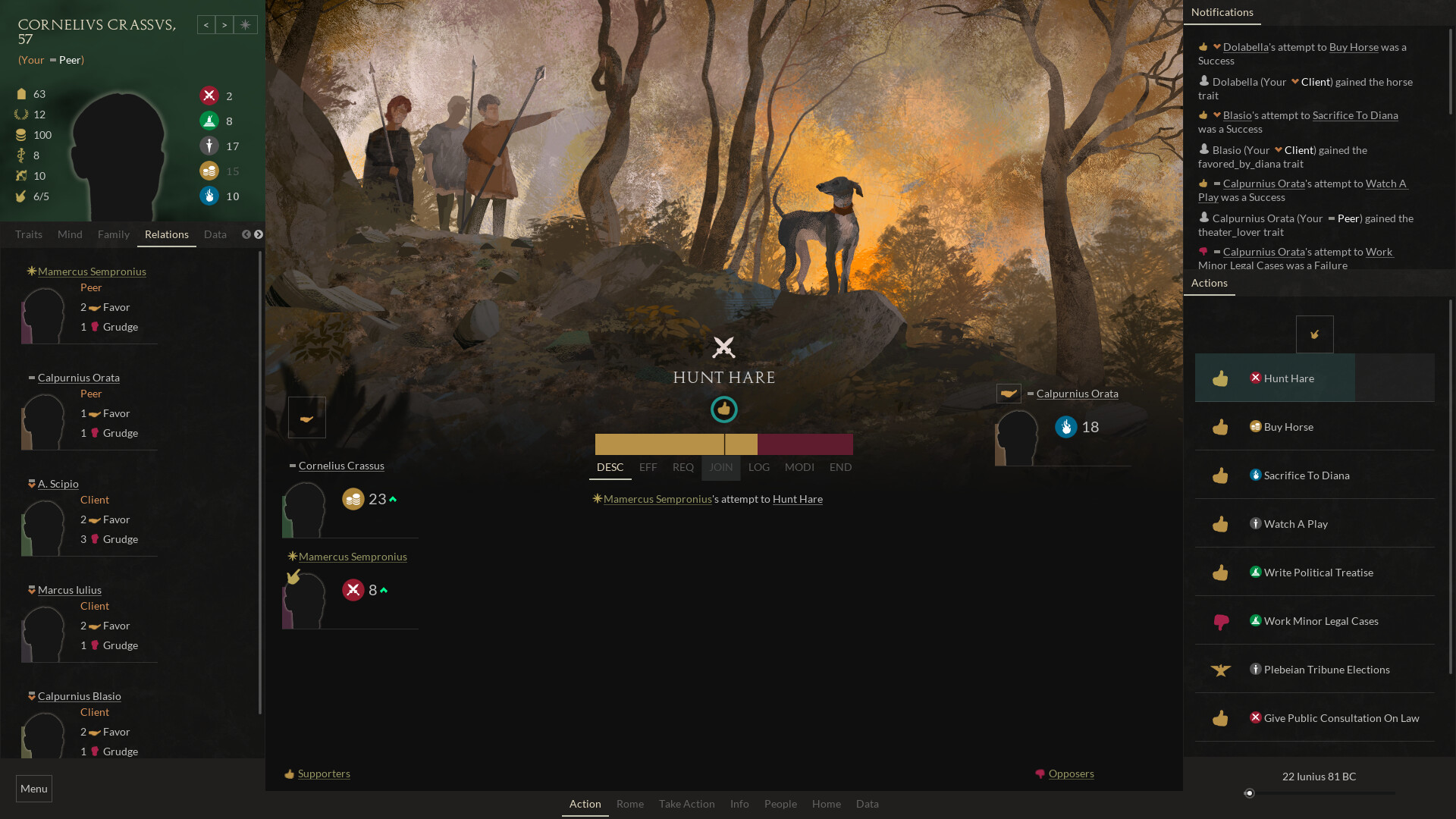Click the right arrow beside the Data tab strip
The image size is (1456, 819).
259,234
